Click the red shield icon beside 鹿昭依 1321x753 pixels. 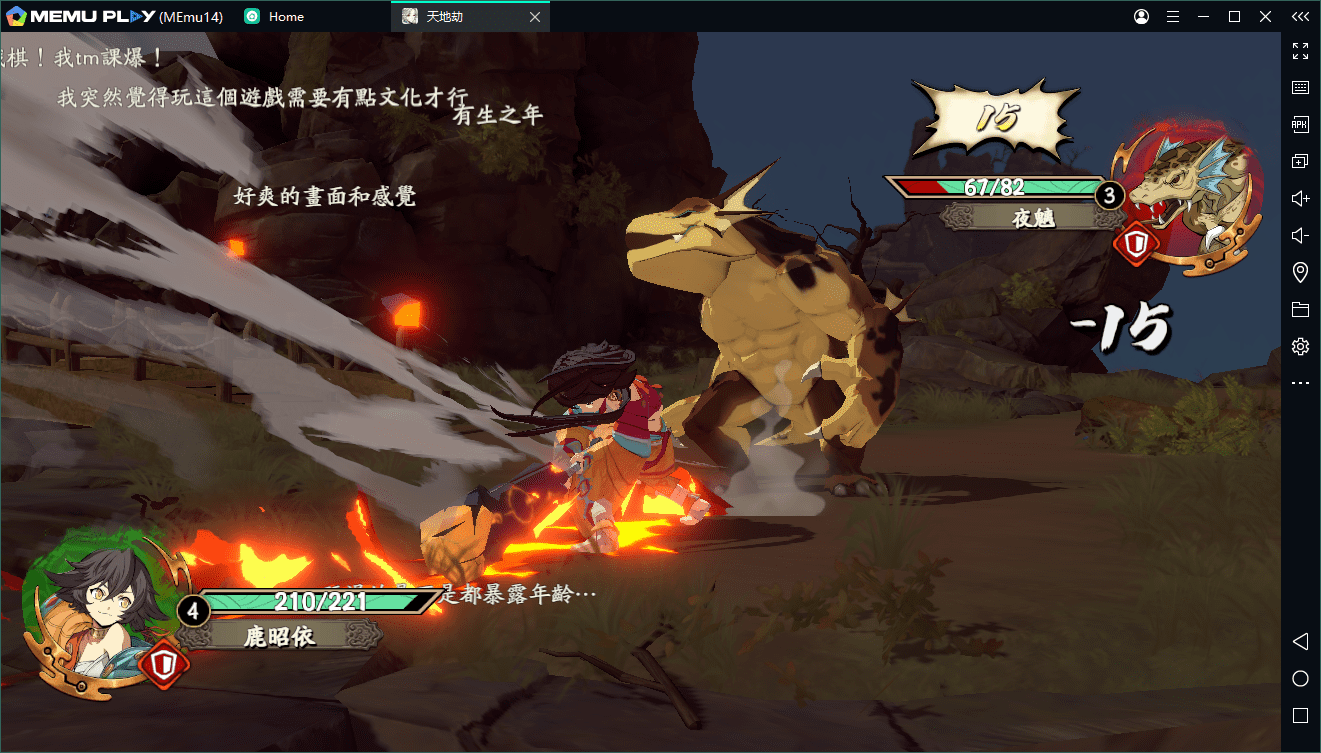point(163,665)
